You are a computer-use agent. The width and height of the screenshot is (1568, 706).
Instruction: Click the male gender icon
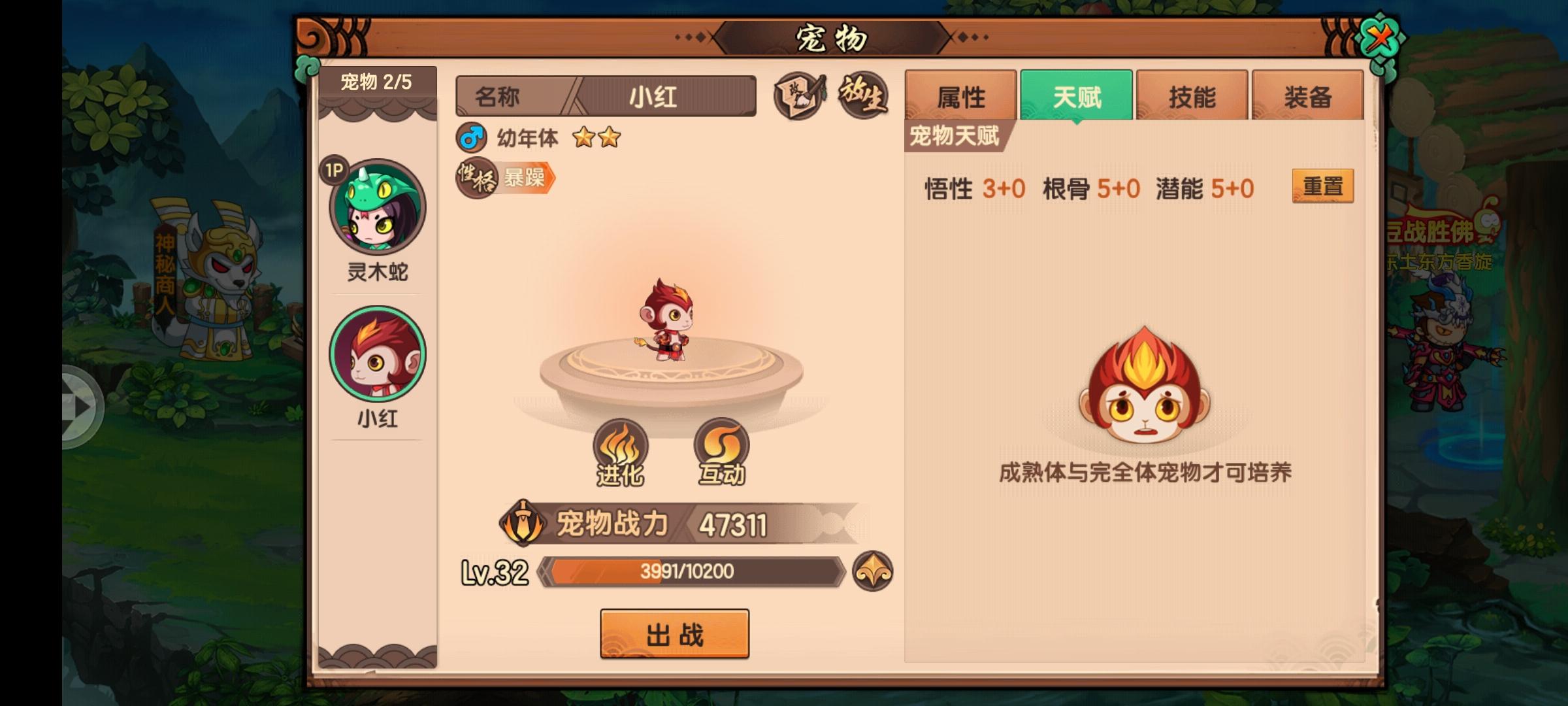pos(472,139)
